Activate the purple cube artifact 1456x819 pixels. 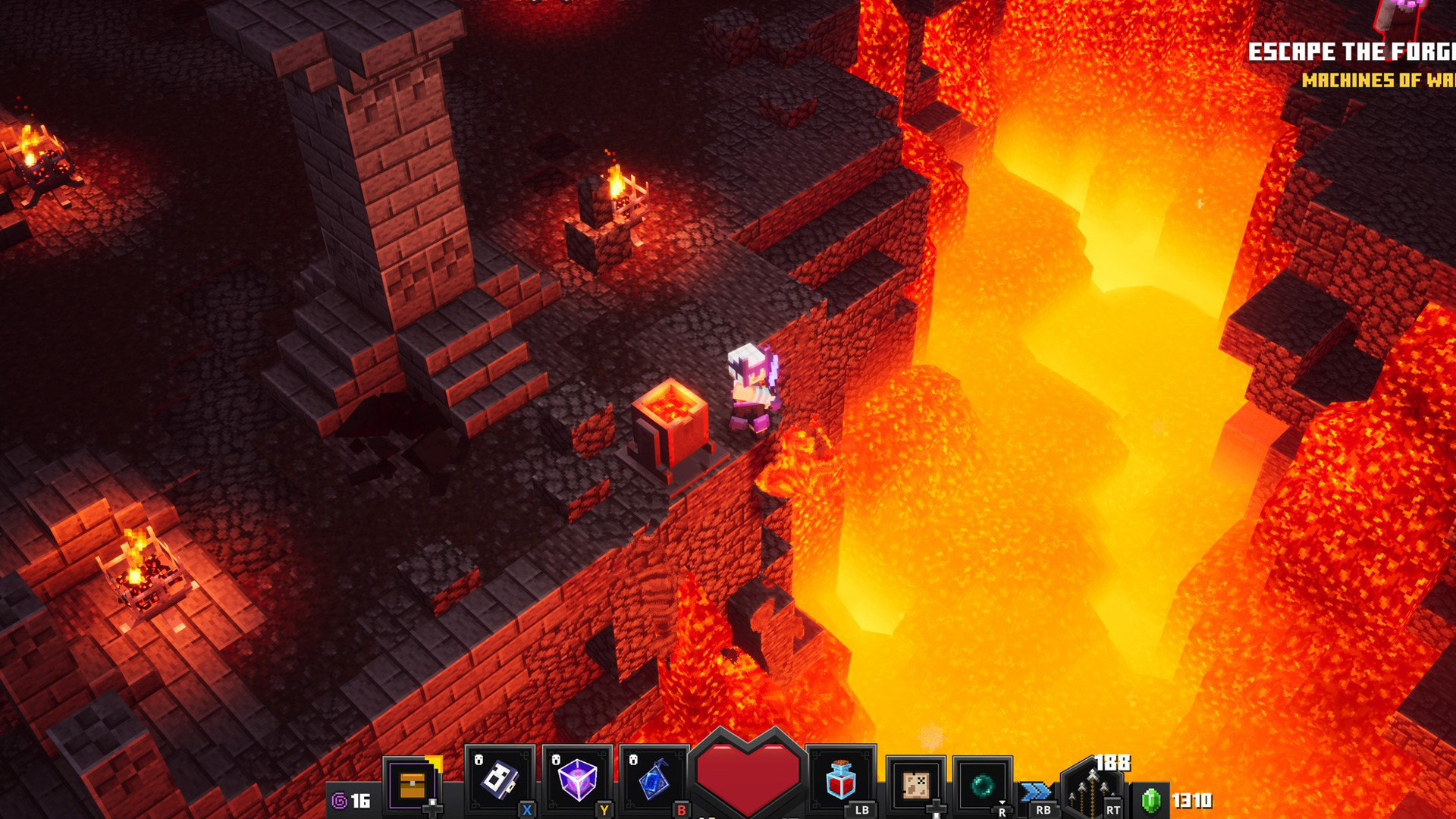point(577,781)
